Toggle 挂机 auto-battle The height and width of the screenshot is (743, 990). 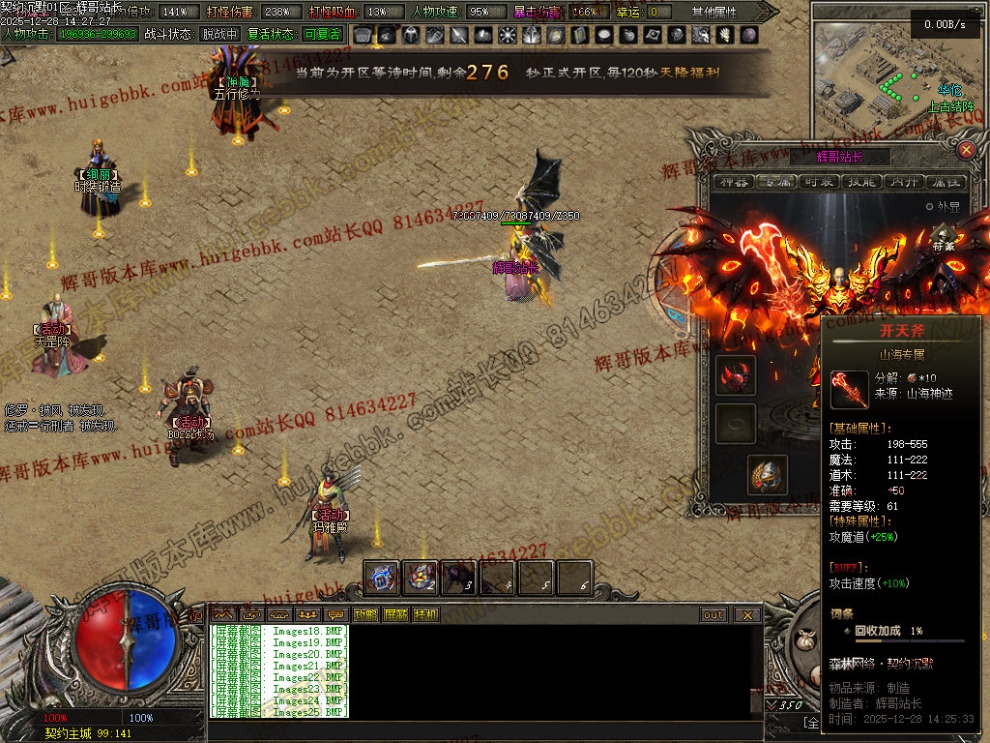[425, 615]
